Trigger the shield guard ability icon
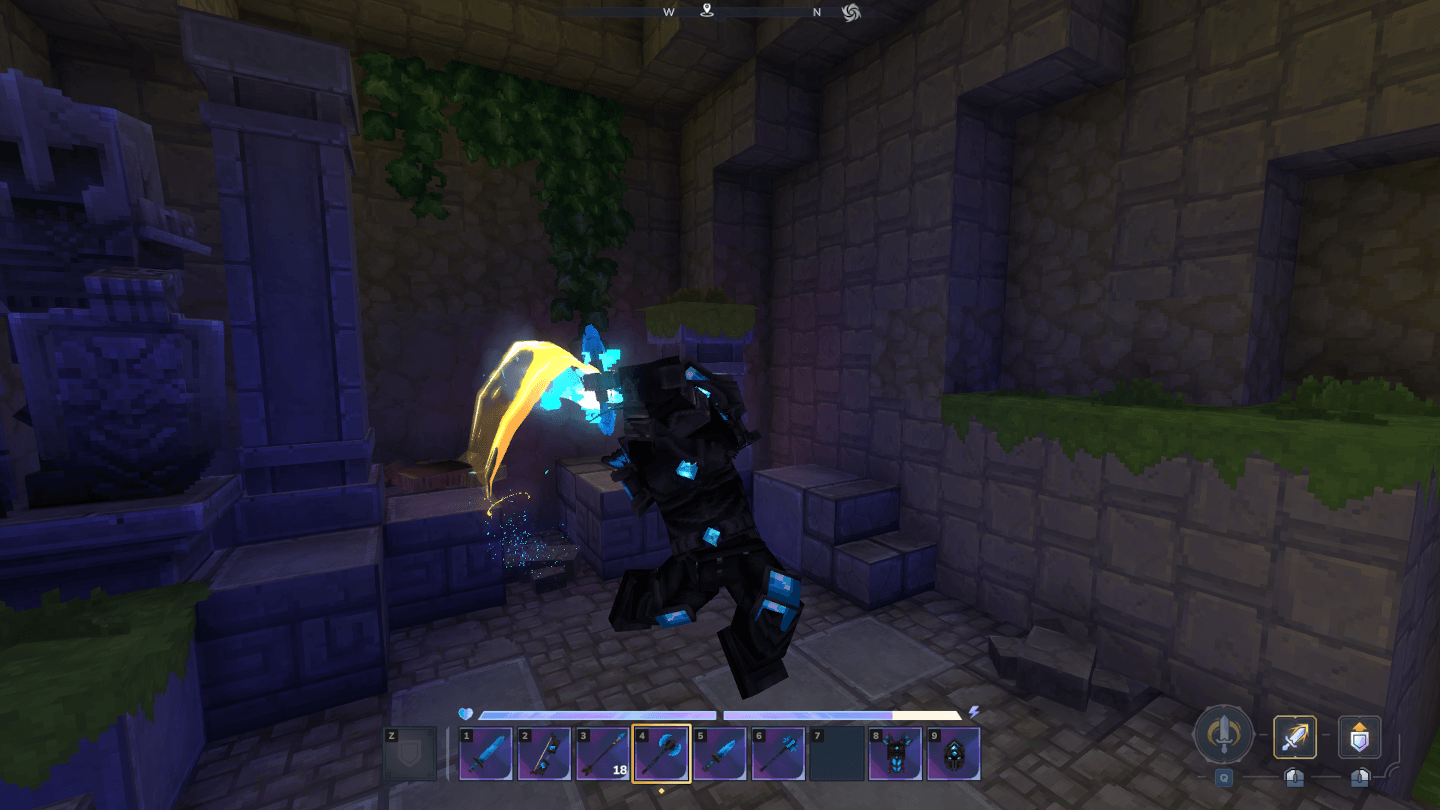The height and width of the screenshot is (810, 1440). click(1360, 737)
